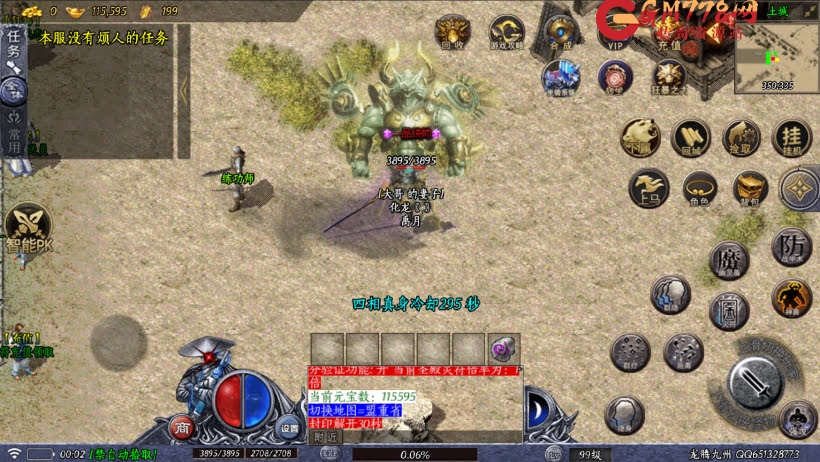Open the 设置 settings button
This screenshot has height=462, width=820.
[289, 428]
